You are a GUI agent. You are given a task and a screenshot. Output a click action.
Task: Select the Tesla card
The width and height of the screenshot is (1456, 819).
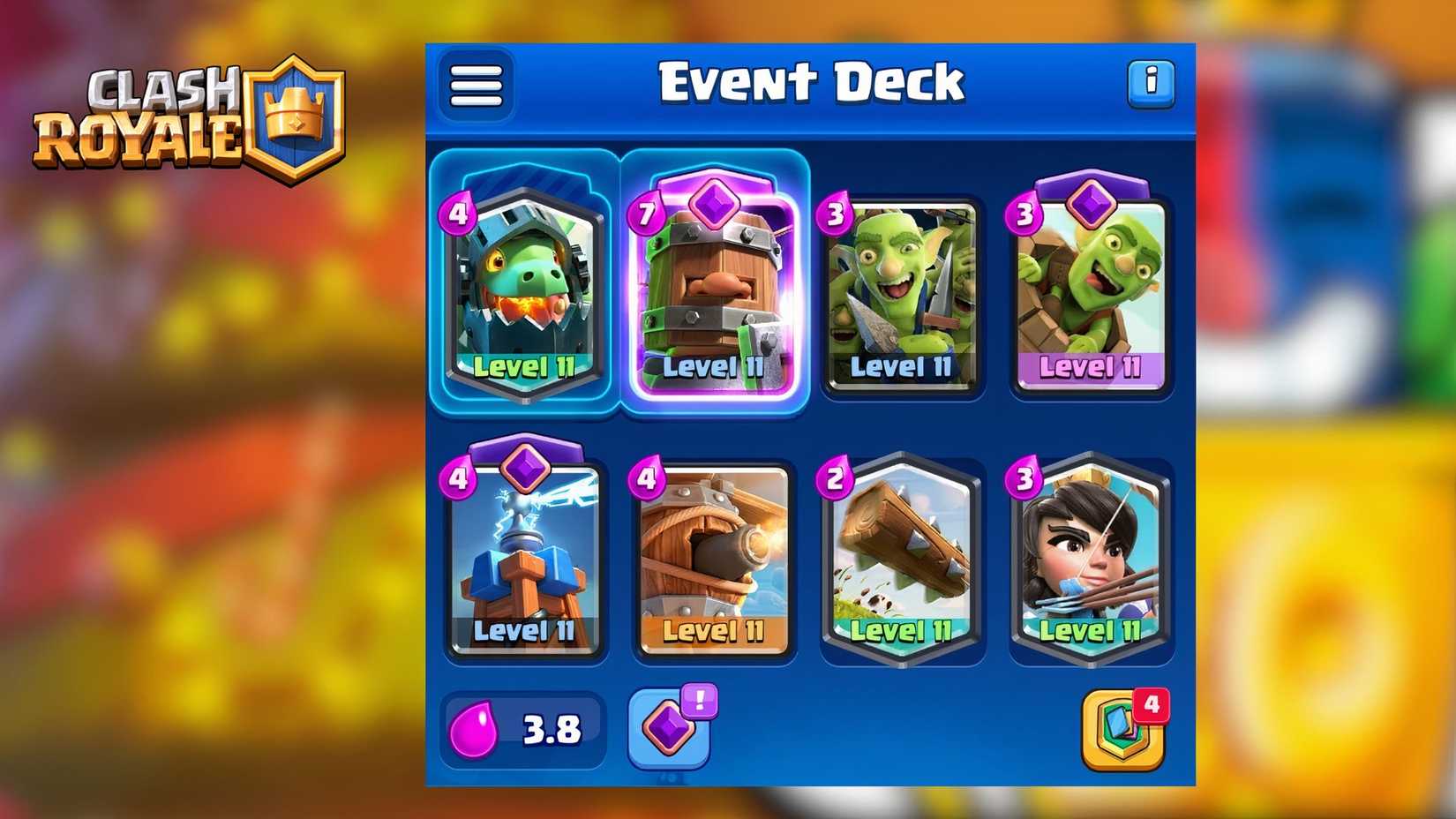(x=523, y=560)
